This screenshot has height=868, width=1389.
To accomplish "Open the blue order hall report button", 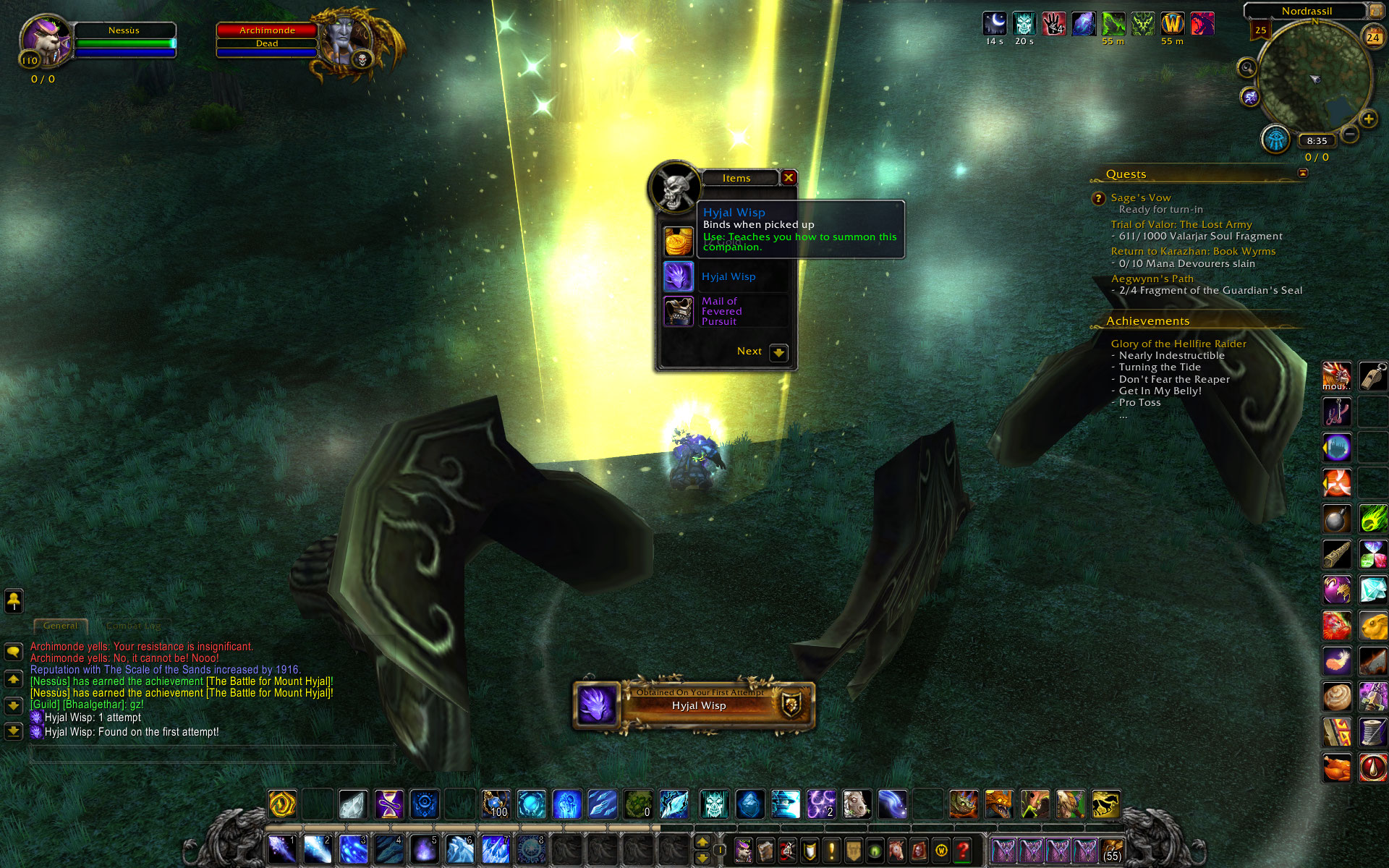I will [x=1276, y=139].
